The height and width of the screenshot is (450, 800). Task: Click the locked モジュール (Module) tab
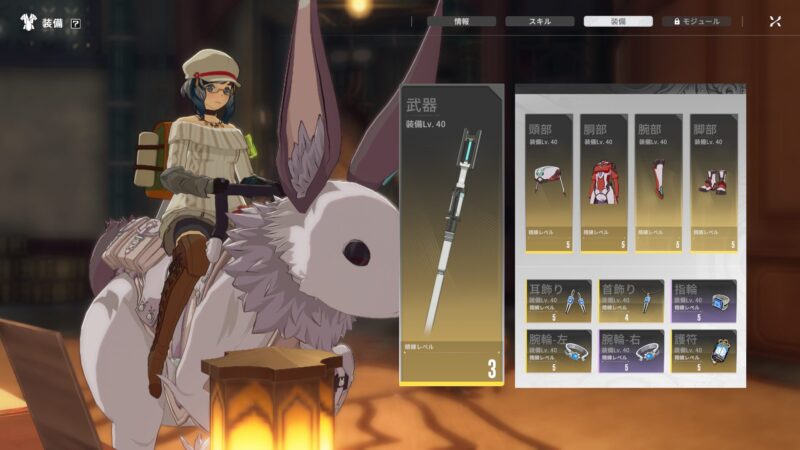point(696,21)
